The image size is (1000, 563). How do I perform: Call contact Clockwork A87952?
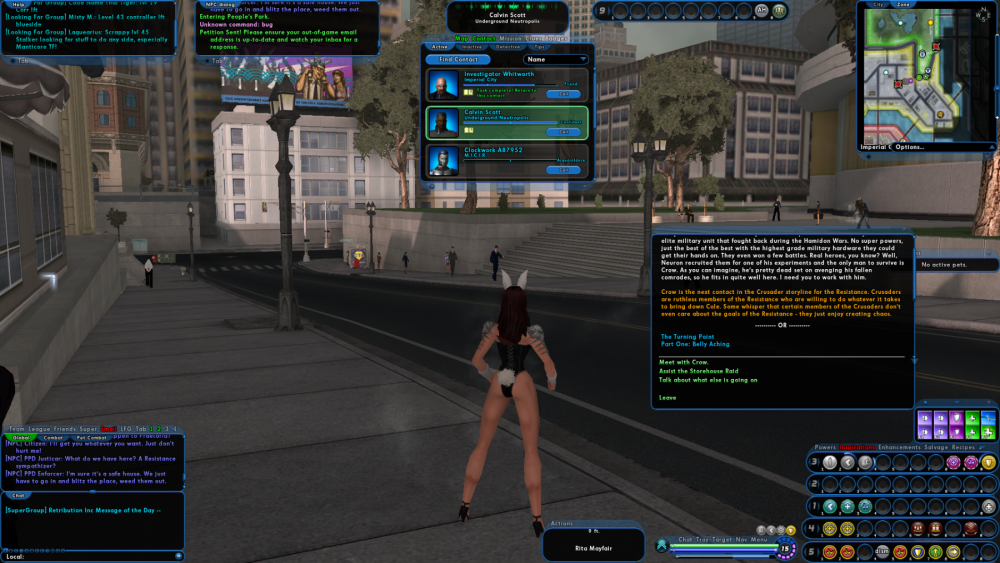(563, 169)
